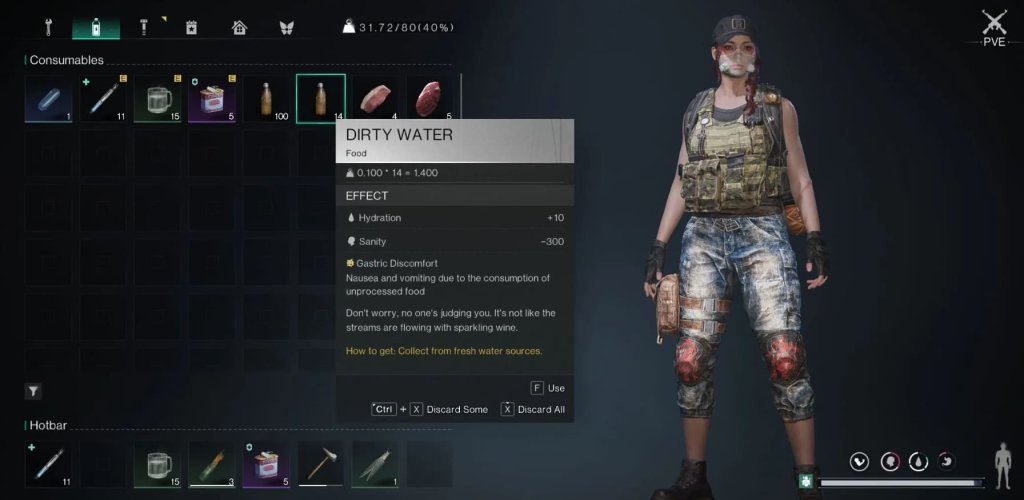Click the highlighted Dirty Water slot
Image resolution: width=1024 pixels, height=500 pixels.
click(320, 98)
